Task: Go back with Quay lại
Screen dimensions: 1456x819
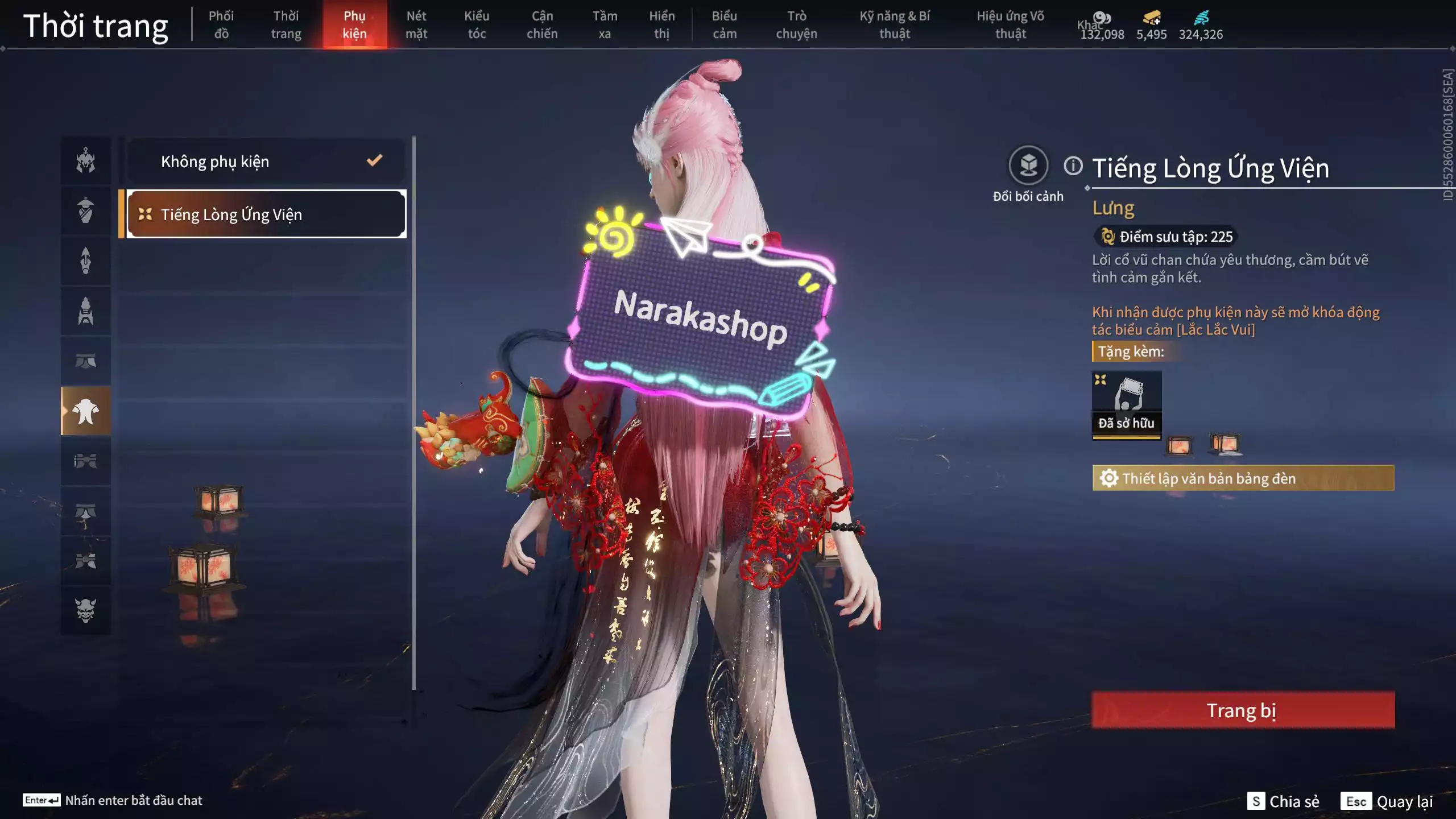Action: coord(1387,801)
